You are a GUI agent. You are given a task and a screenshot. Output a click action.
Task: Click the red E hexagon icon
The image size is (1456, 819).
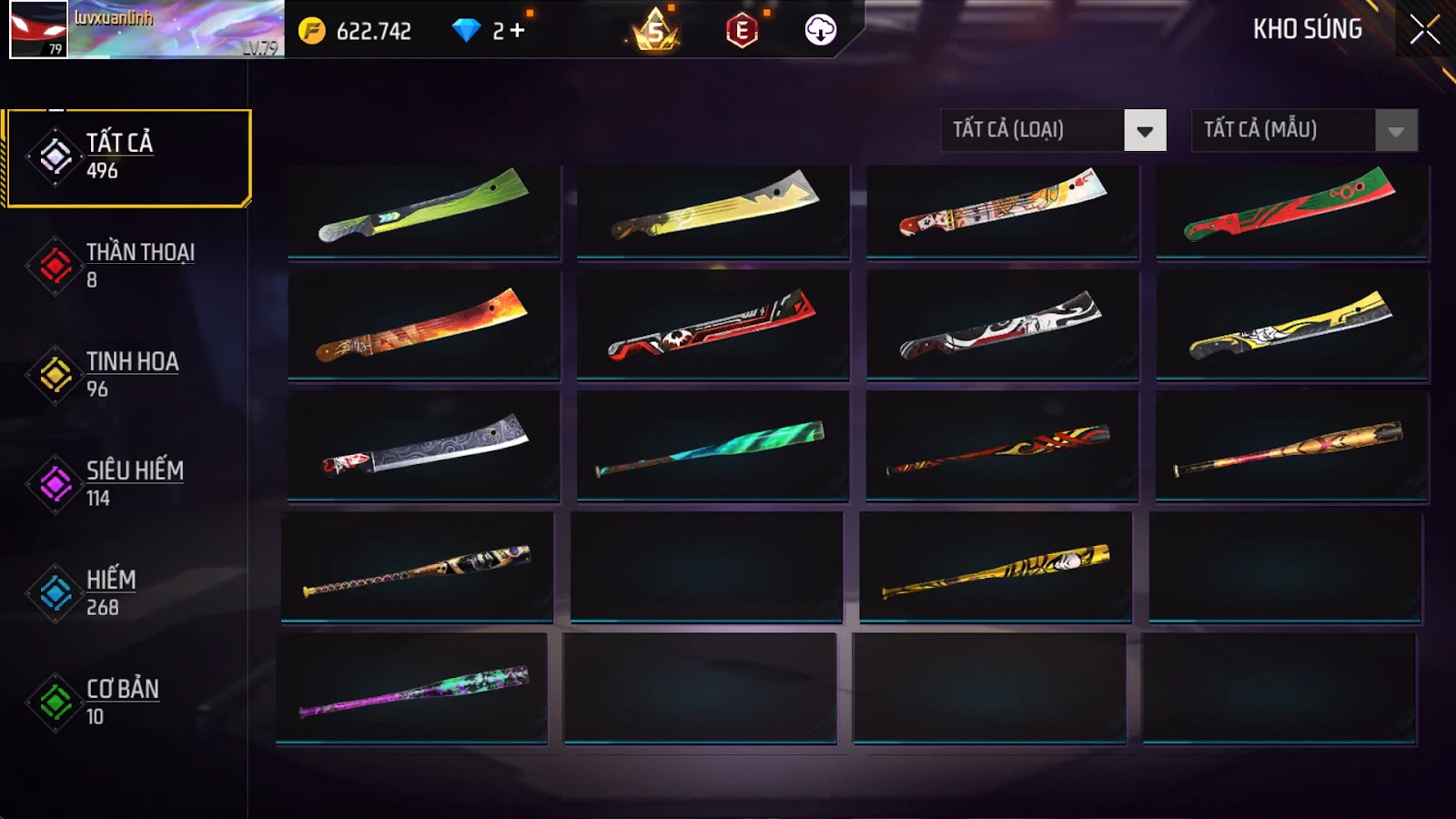[x=742, y=31]
